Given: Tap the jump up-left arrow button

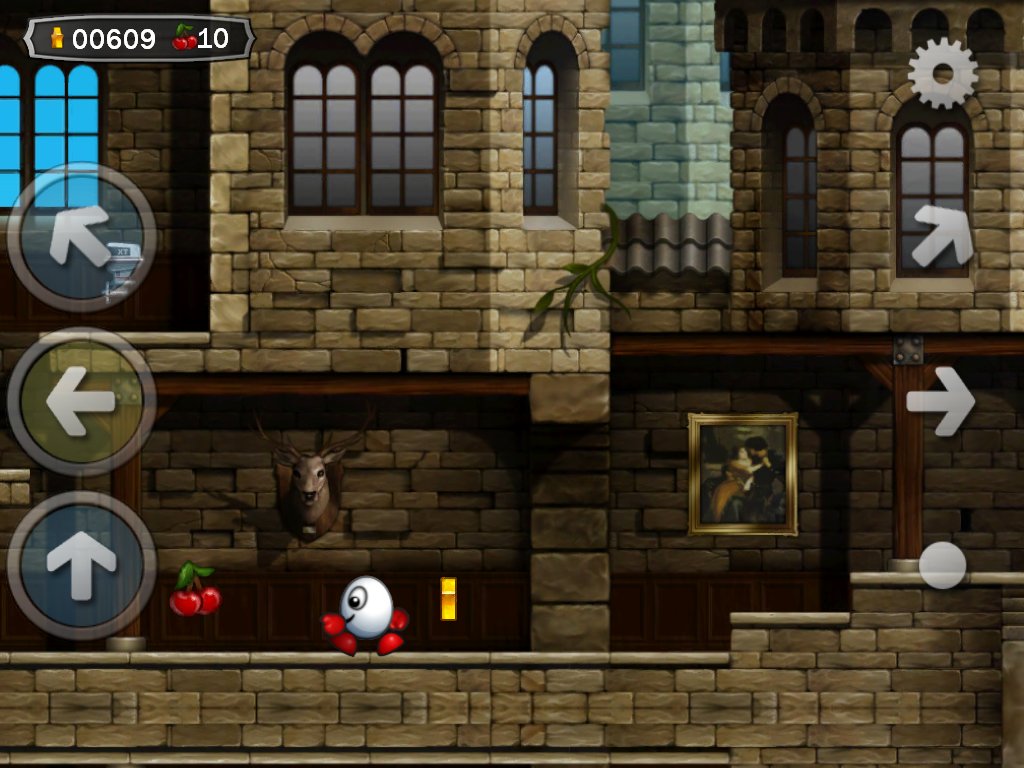Looking at the screenshot, I should click(81, 237).
